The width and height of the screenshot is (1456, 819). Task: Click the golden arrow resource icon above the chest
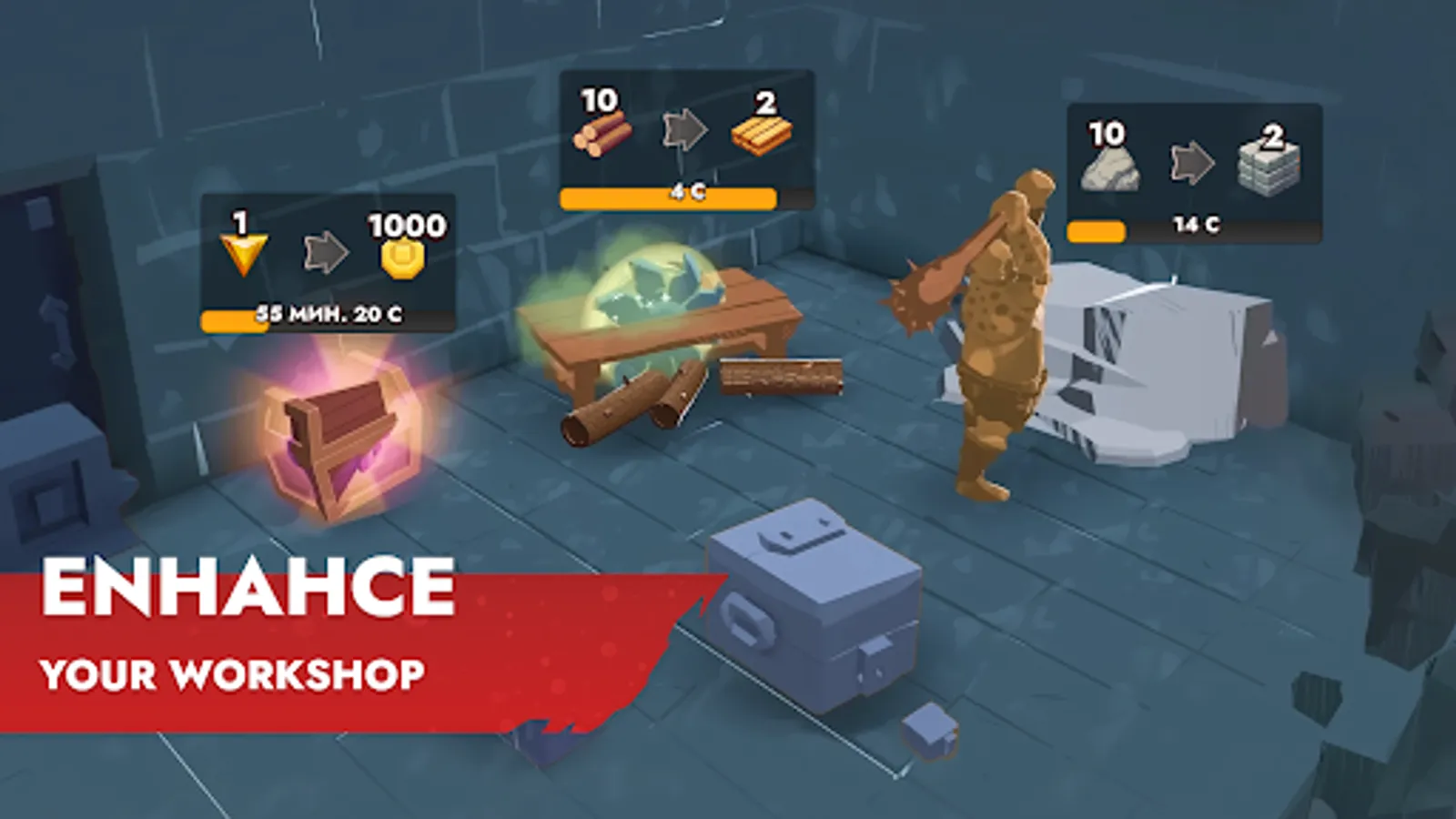pyautogui.click(x=241, y=250)
